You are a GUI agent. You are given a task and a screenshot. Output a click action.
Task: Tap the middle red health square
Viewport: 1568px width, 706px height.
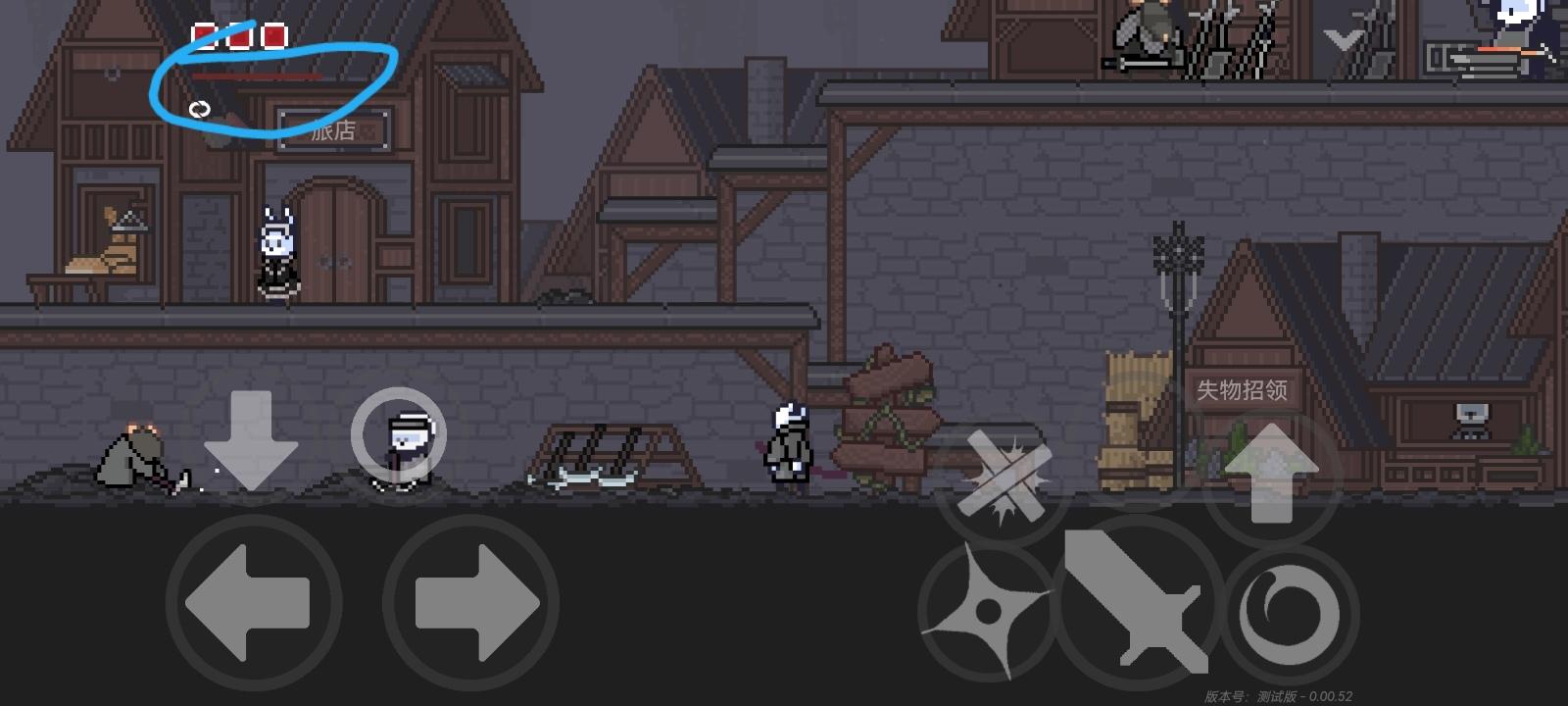(x=241, y=37)
